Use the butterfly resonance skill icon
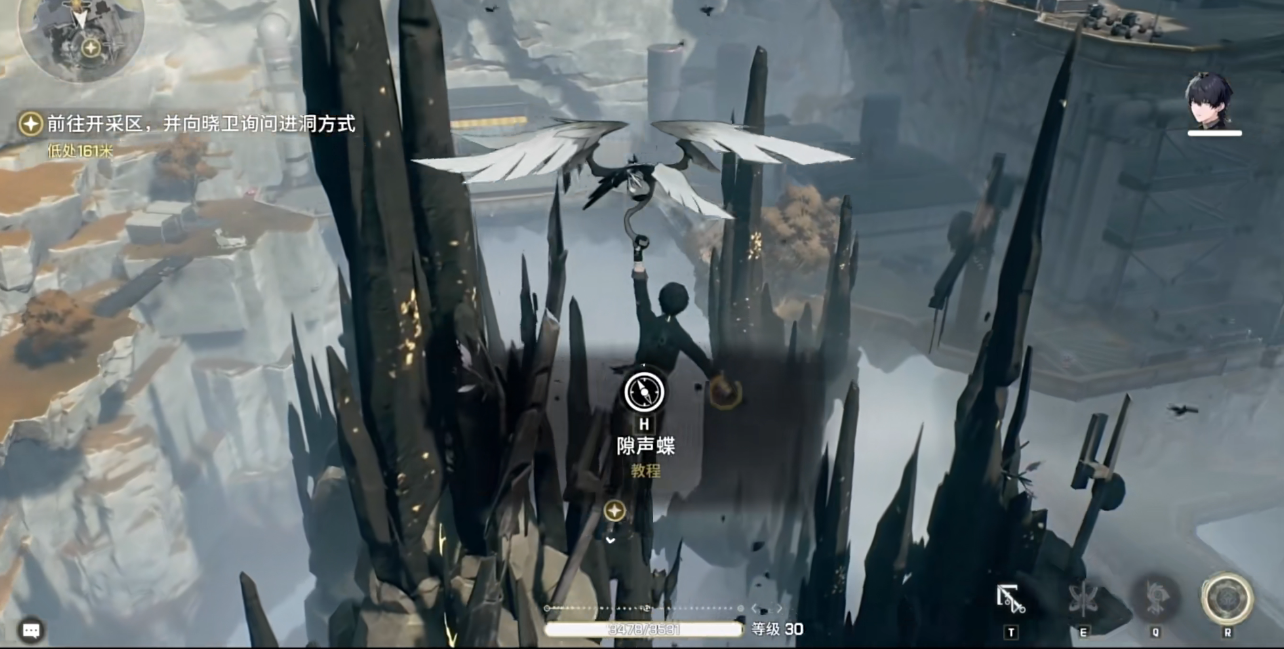Screen dimensions: 1284x649 (x=1083, y=598)
